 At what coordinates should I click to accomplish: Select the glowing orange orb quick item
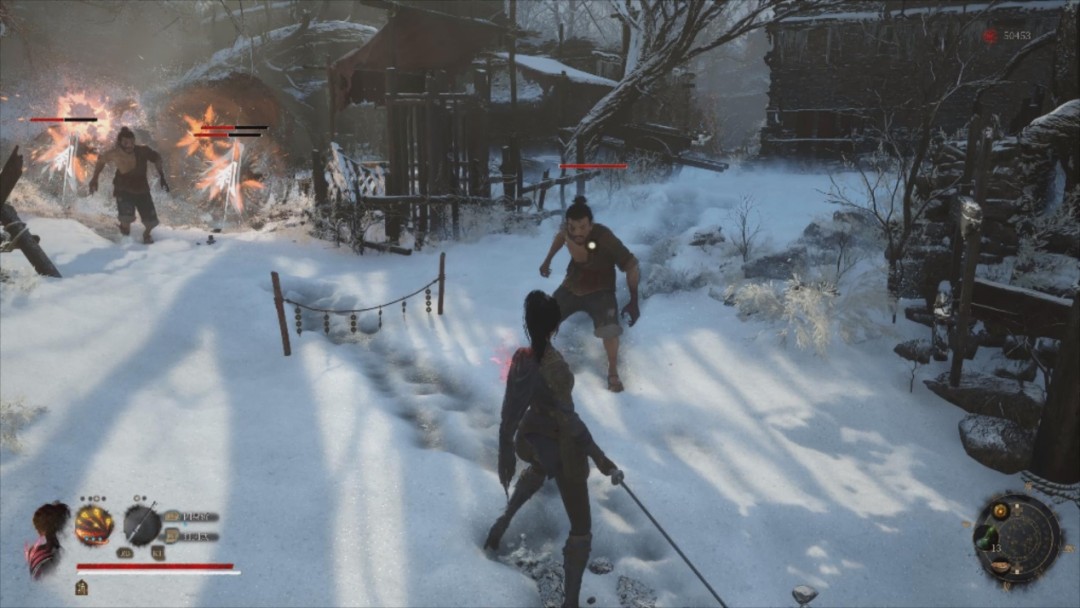click(x=1000, y=511)
